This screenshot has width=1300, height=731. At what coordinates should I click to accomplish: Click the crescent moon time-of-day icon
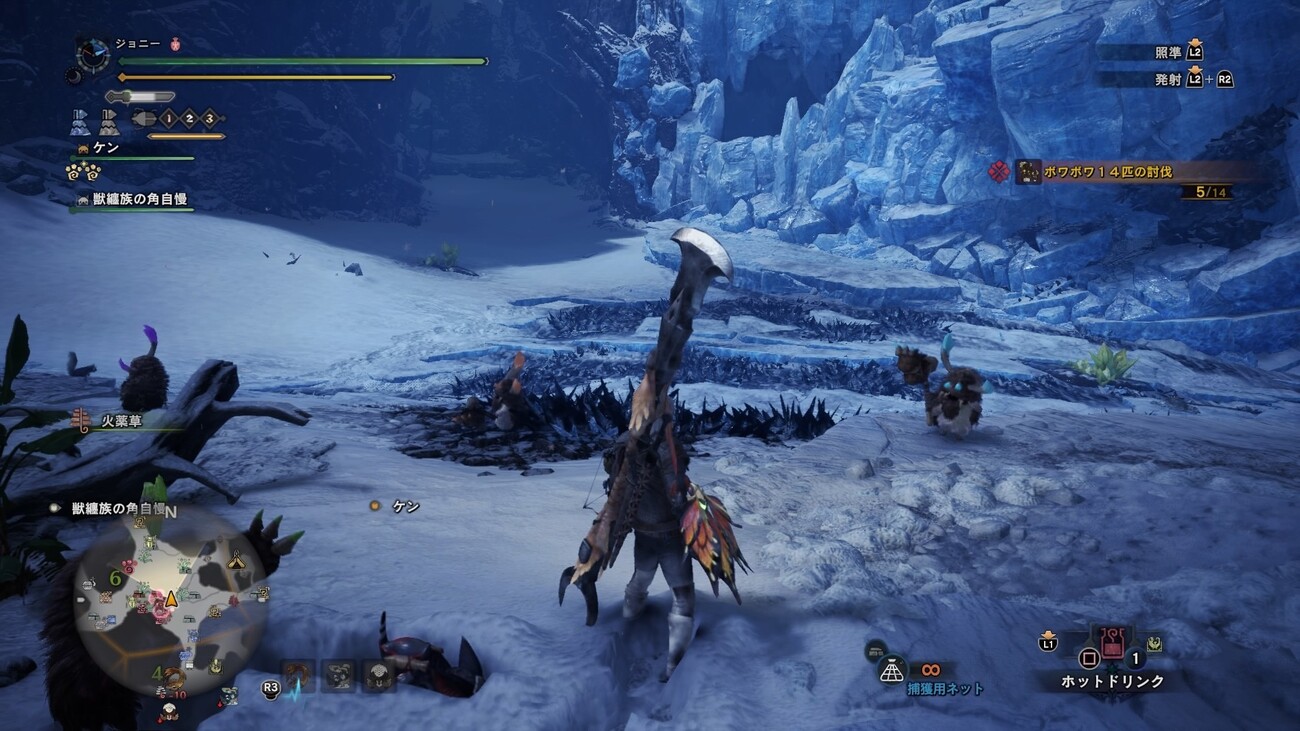(x=74, y=76)
